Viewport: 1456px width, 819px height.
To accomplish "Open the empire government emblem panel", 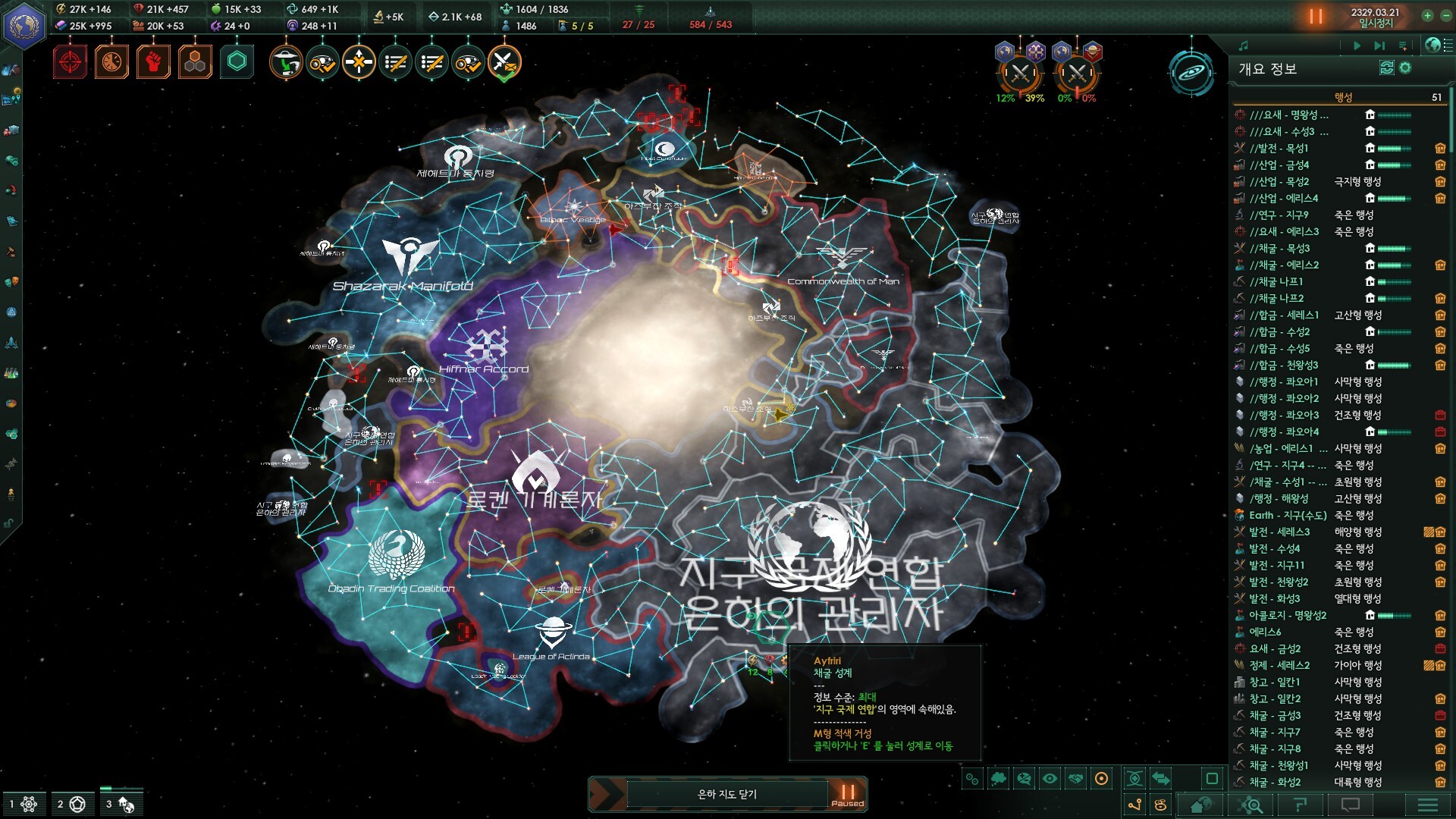I will (x=25, y=25).
